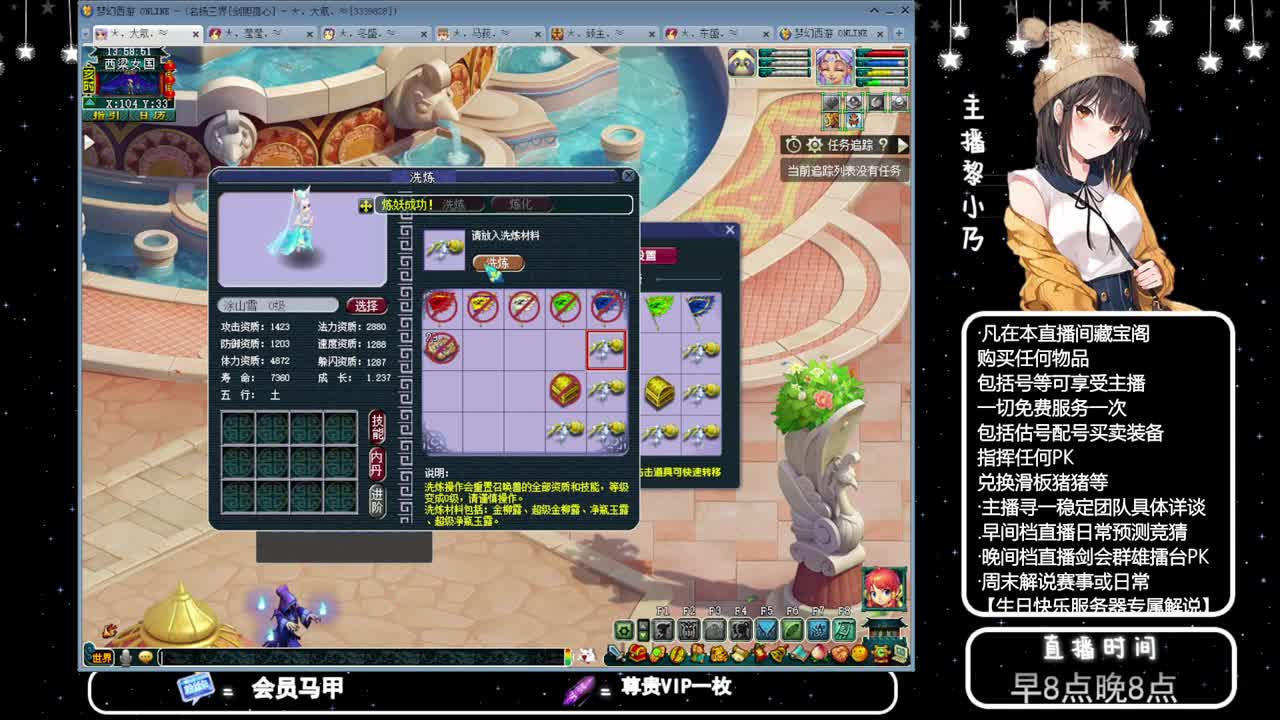Image resolution: width=1280 pixels, height=720 pixels.
Task: Click the 任务追踪 question mark icon
Action: tap(883, 145)
